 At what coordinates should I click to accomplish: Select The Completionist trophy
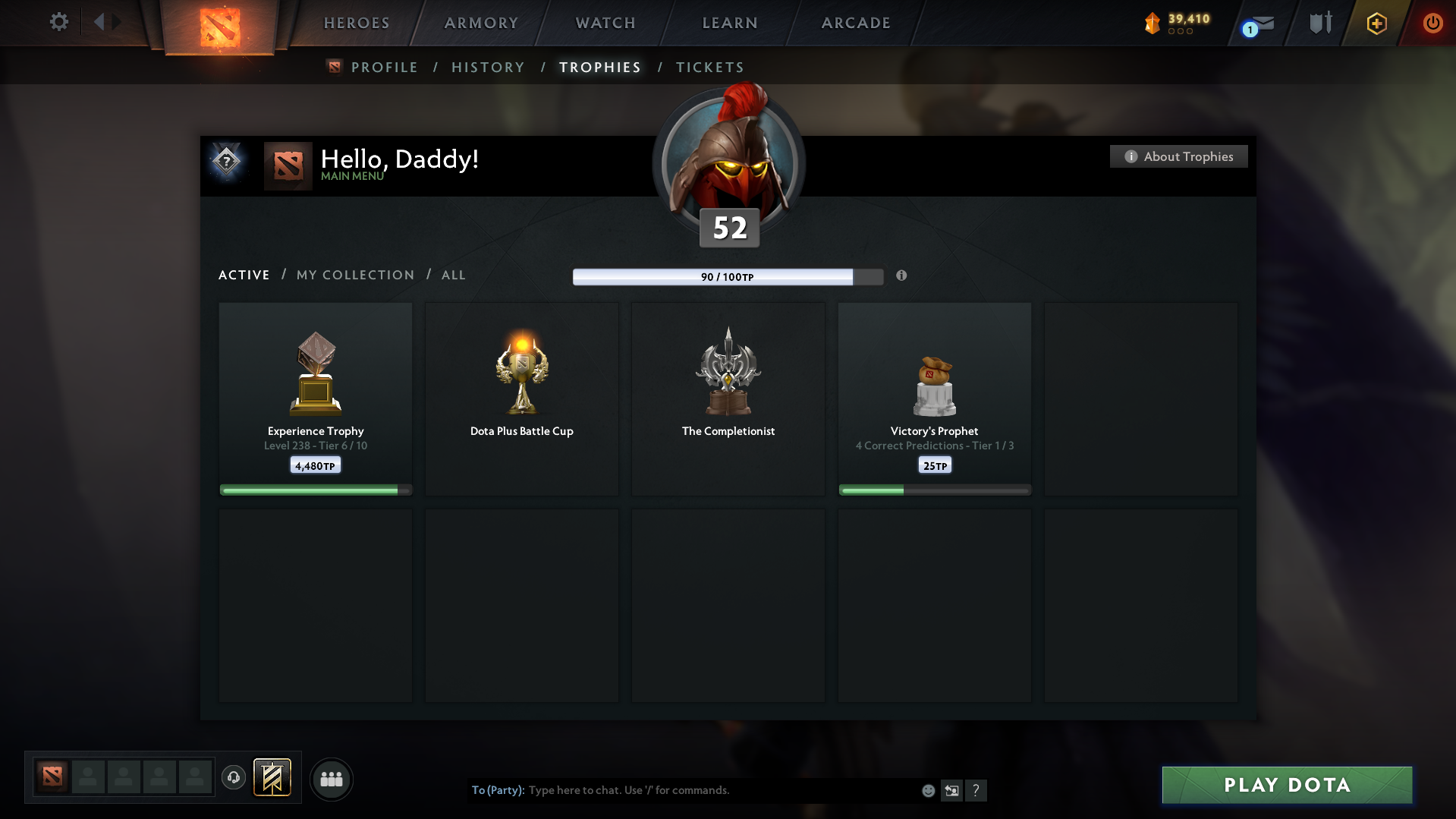click(x=728, y=398)
